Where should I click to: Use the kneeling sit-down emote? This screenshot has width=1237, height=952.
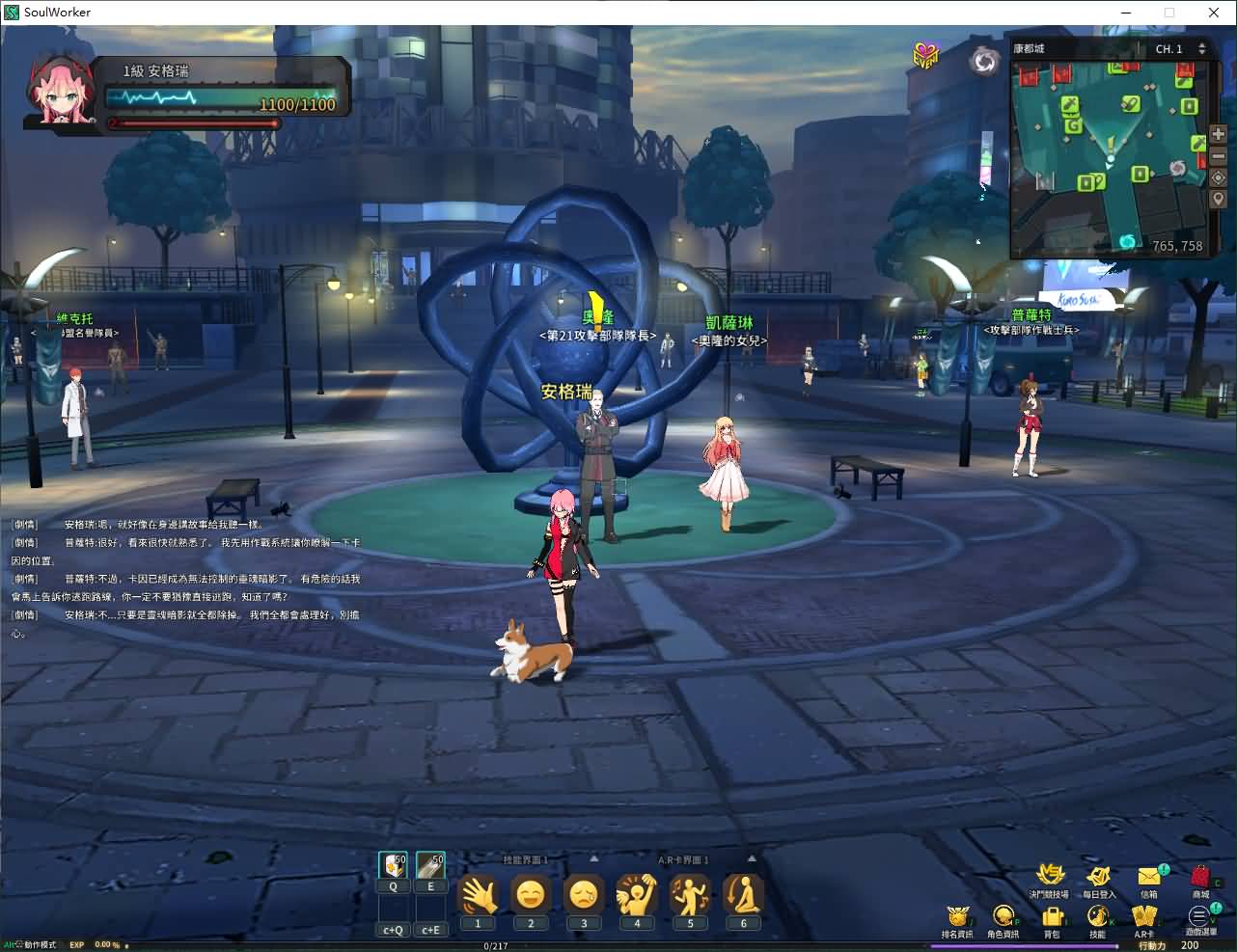click(743, 896)
